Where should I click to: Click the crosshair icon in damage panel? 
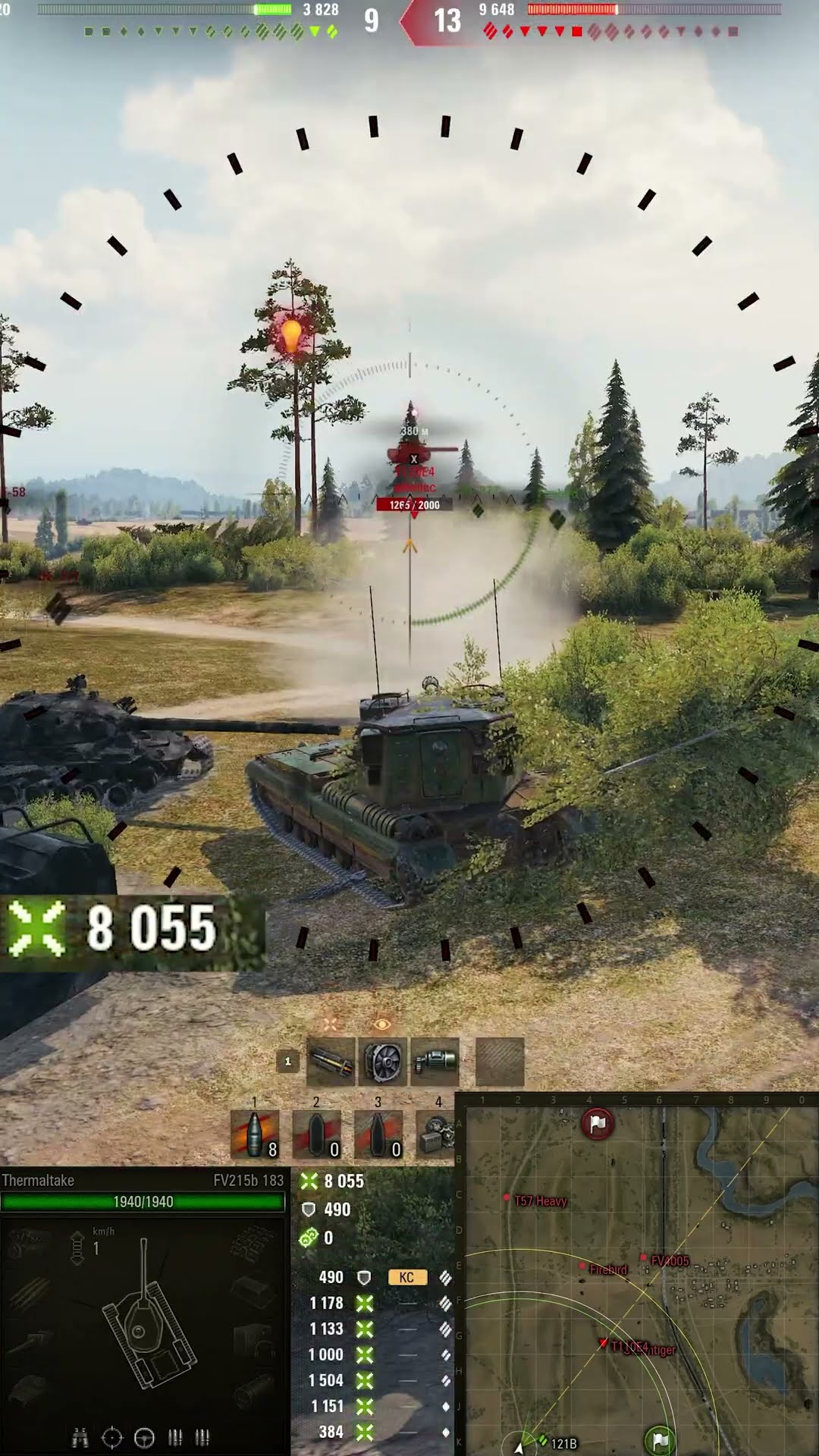click(111, 1438)
